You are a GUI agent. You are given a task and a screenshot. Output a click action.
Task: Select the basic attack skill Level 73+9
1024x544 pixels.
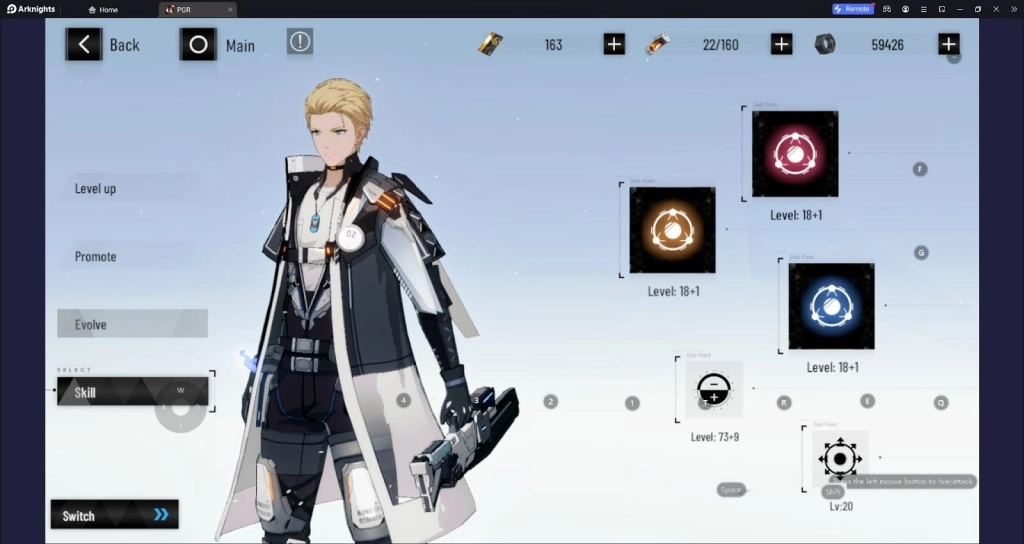click(x=714, y=389)
